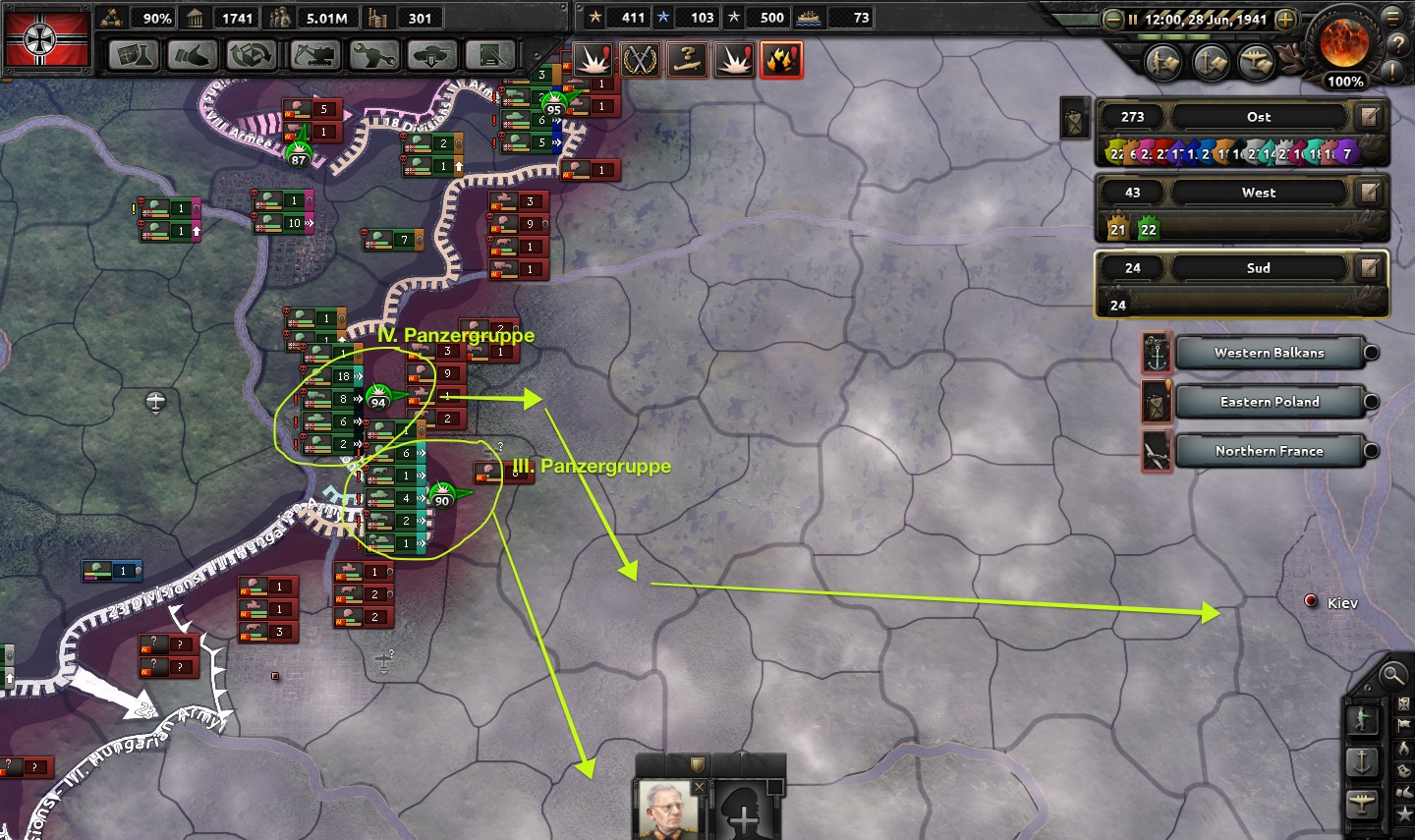Switch to the air map mode
Viewport: 1415px width, 840px height.
tap(1362, 804)
